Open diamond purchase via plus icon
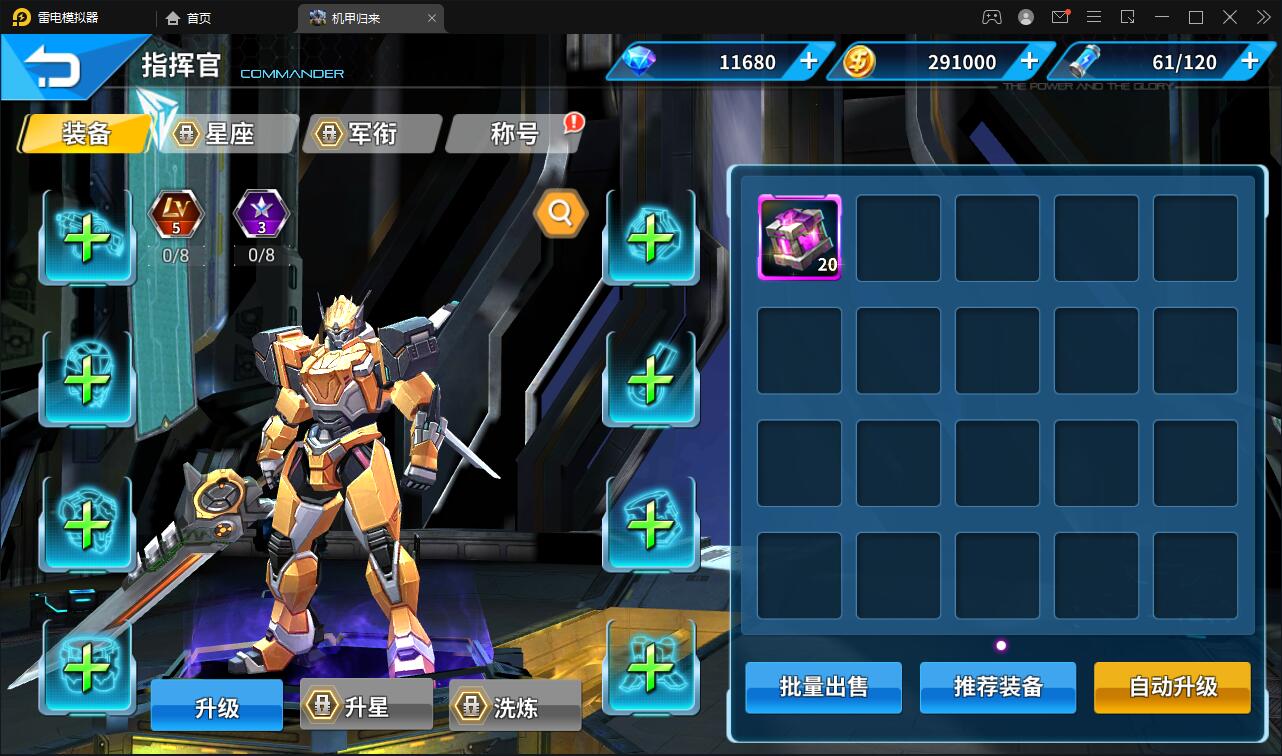Image resolution: width=1282 pixels, height=756 pixels. (806, 61)
